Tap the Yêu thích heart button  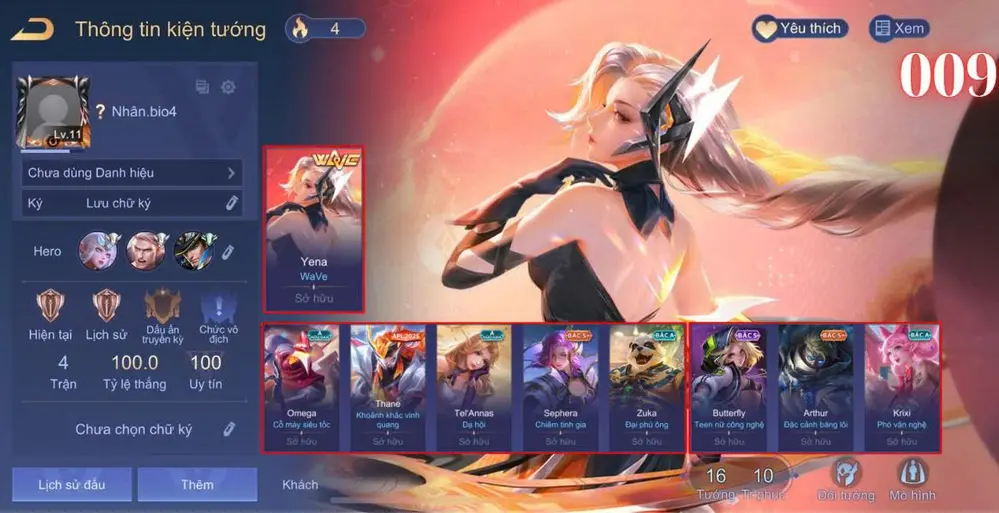pyautogui.click(x=799, y=29)
